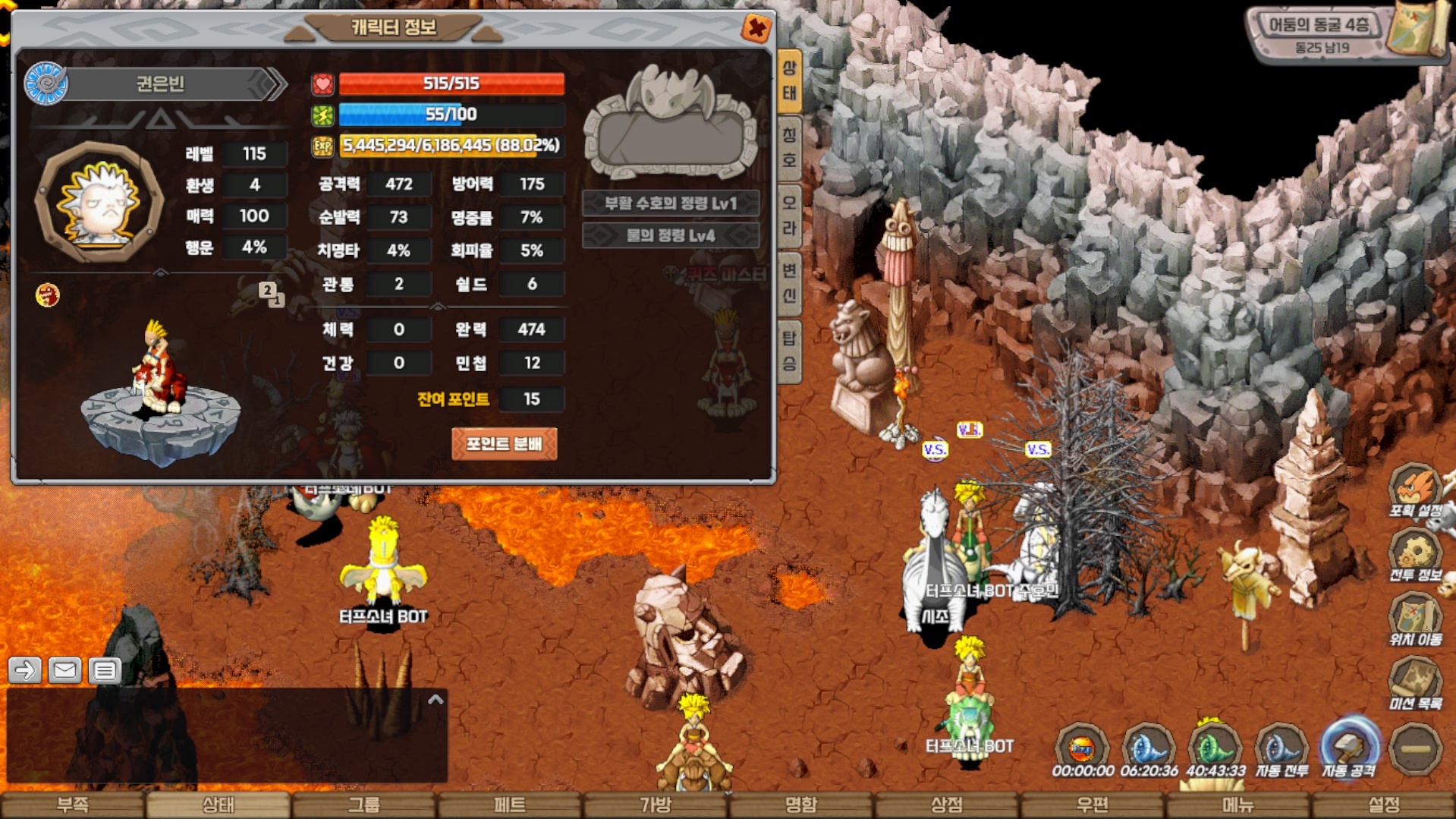Open the mail envelope icon
This screenshot has height=819, width=1456.
(x=64, y=670)
